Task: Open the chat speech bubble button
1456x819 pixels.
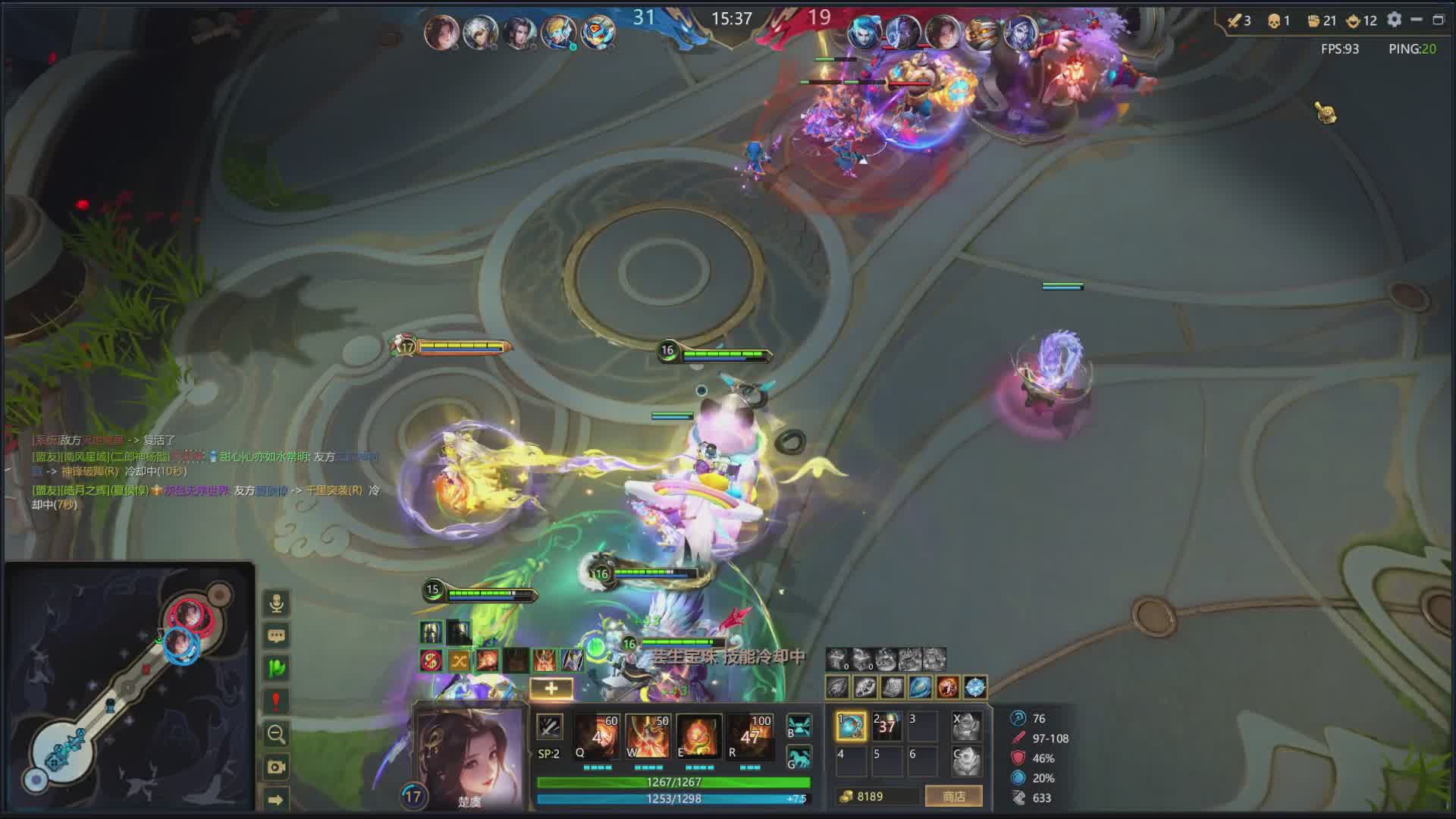Action: pos(276,635)
